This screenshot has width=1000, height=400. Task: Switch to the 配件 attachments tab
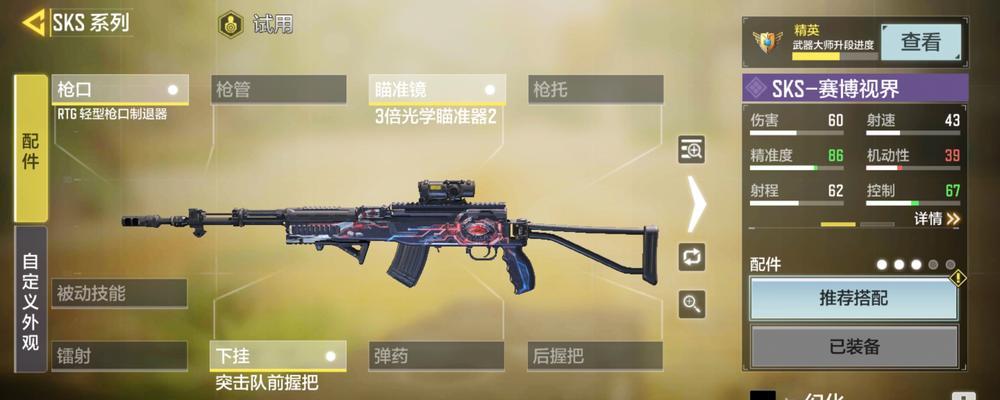(30, 148)
